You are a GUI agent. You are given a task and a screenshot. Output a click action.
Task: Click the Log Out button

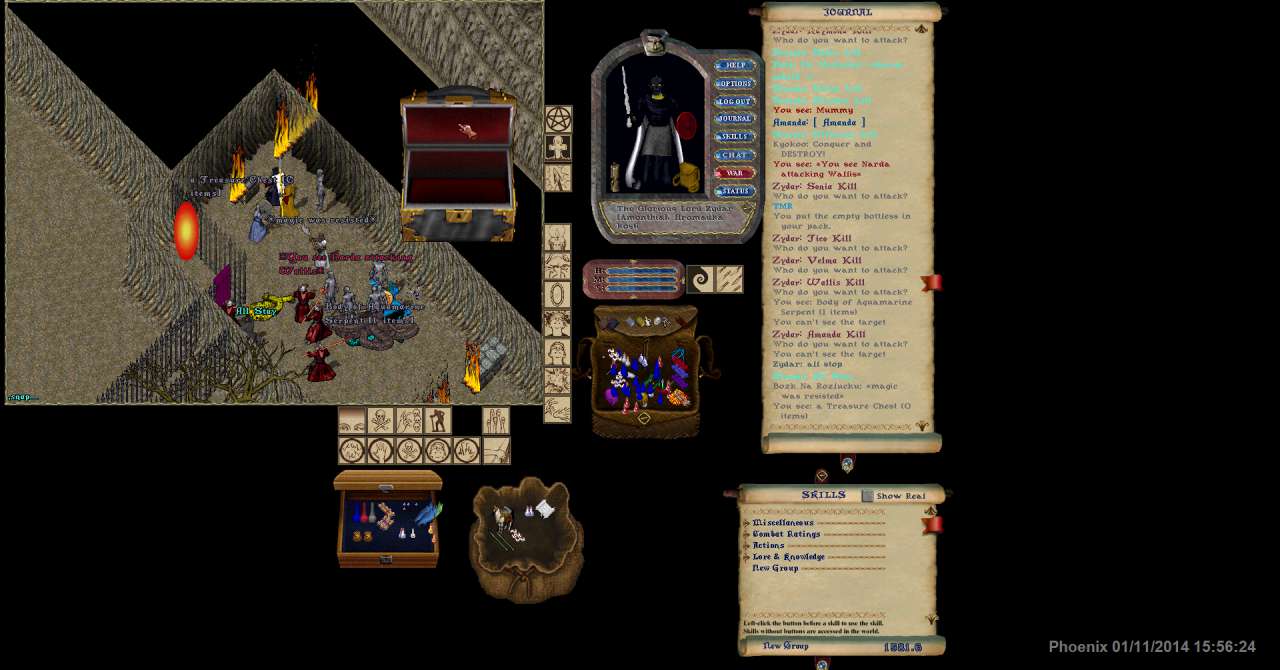(x=735, y=102)
